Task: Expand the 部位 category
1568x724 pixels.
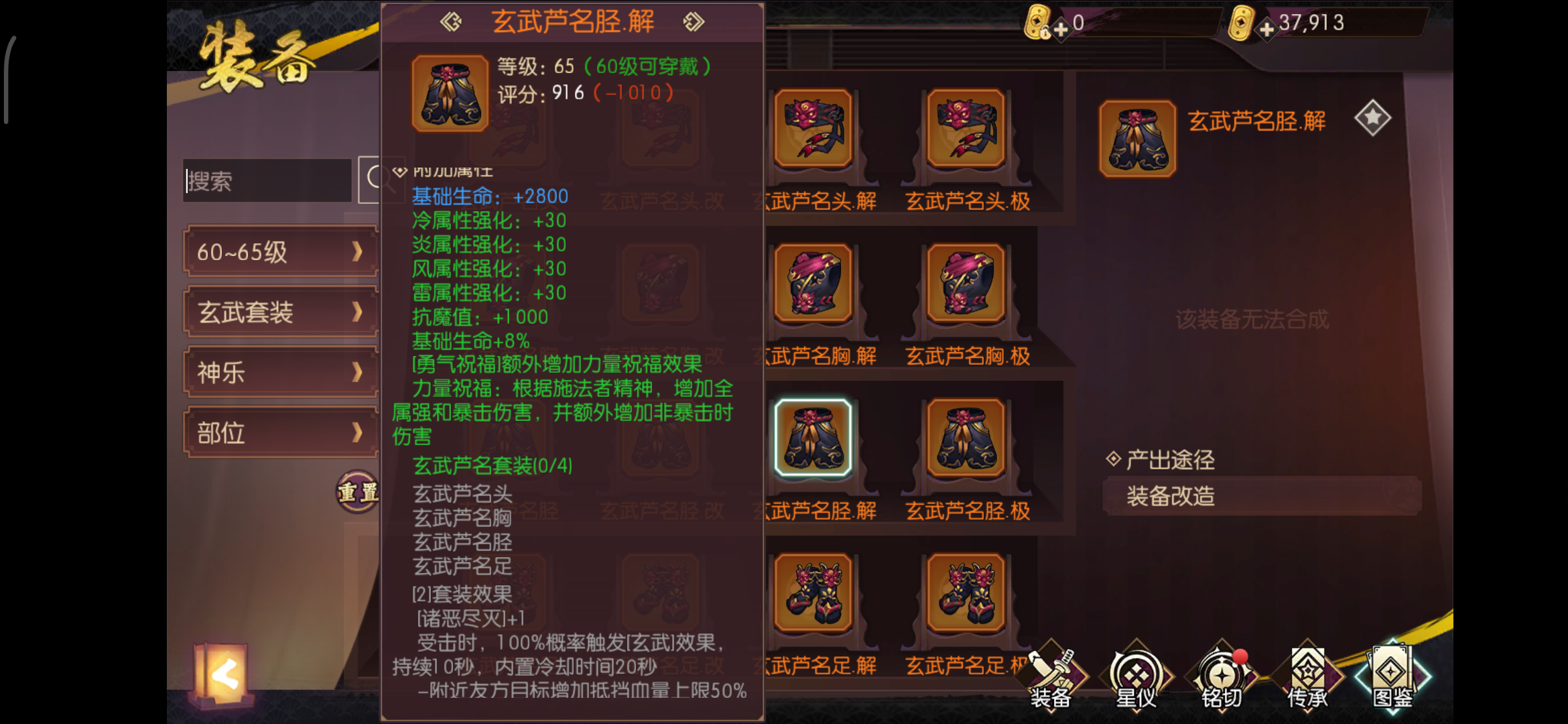Action: click(280, 432)
